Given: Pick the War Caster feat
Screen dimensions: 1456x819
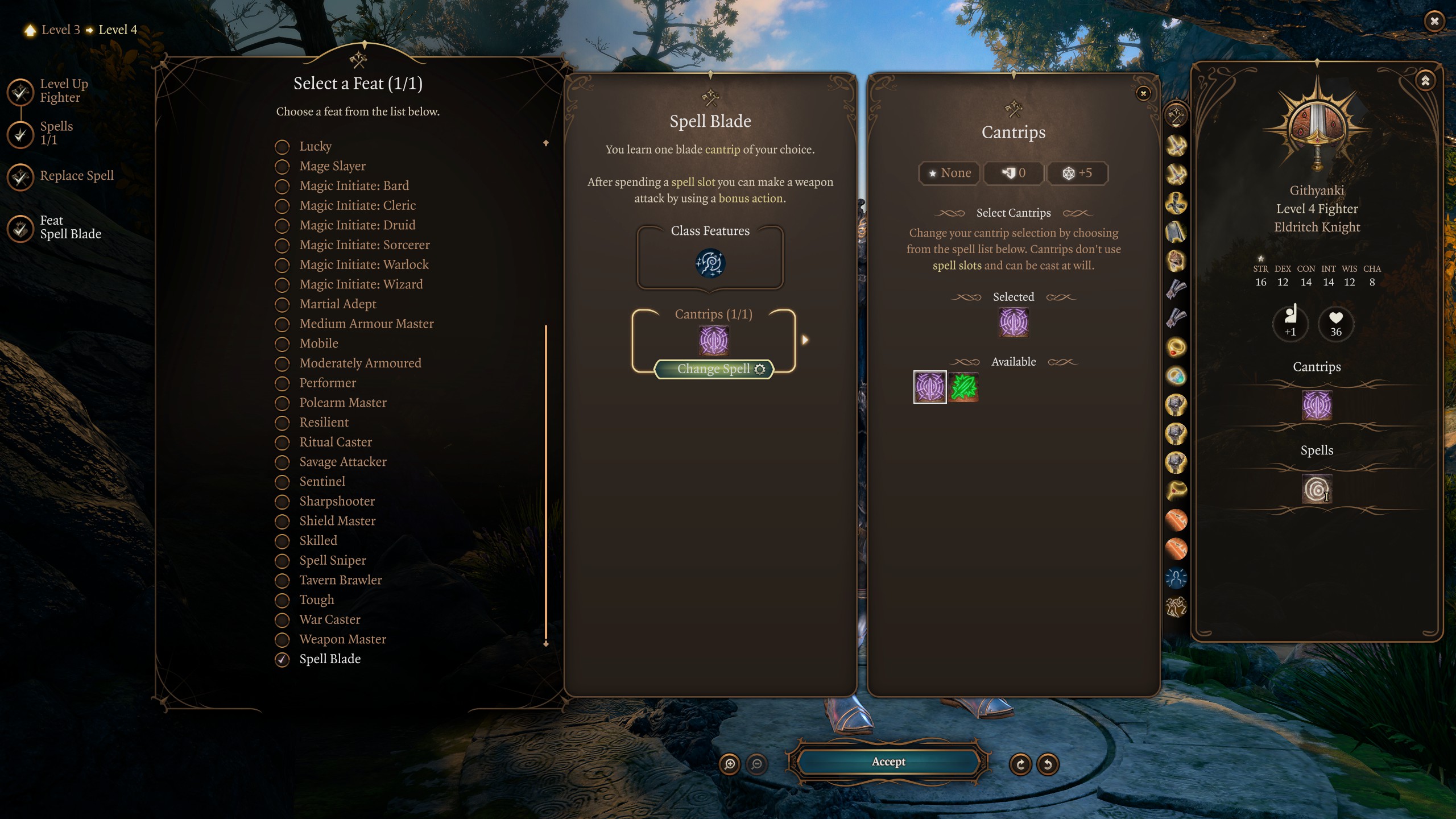Looking at the screenshot, I should (x=329, y=619).
